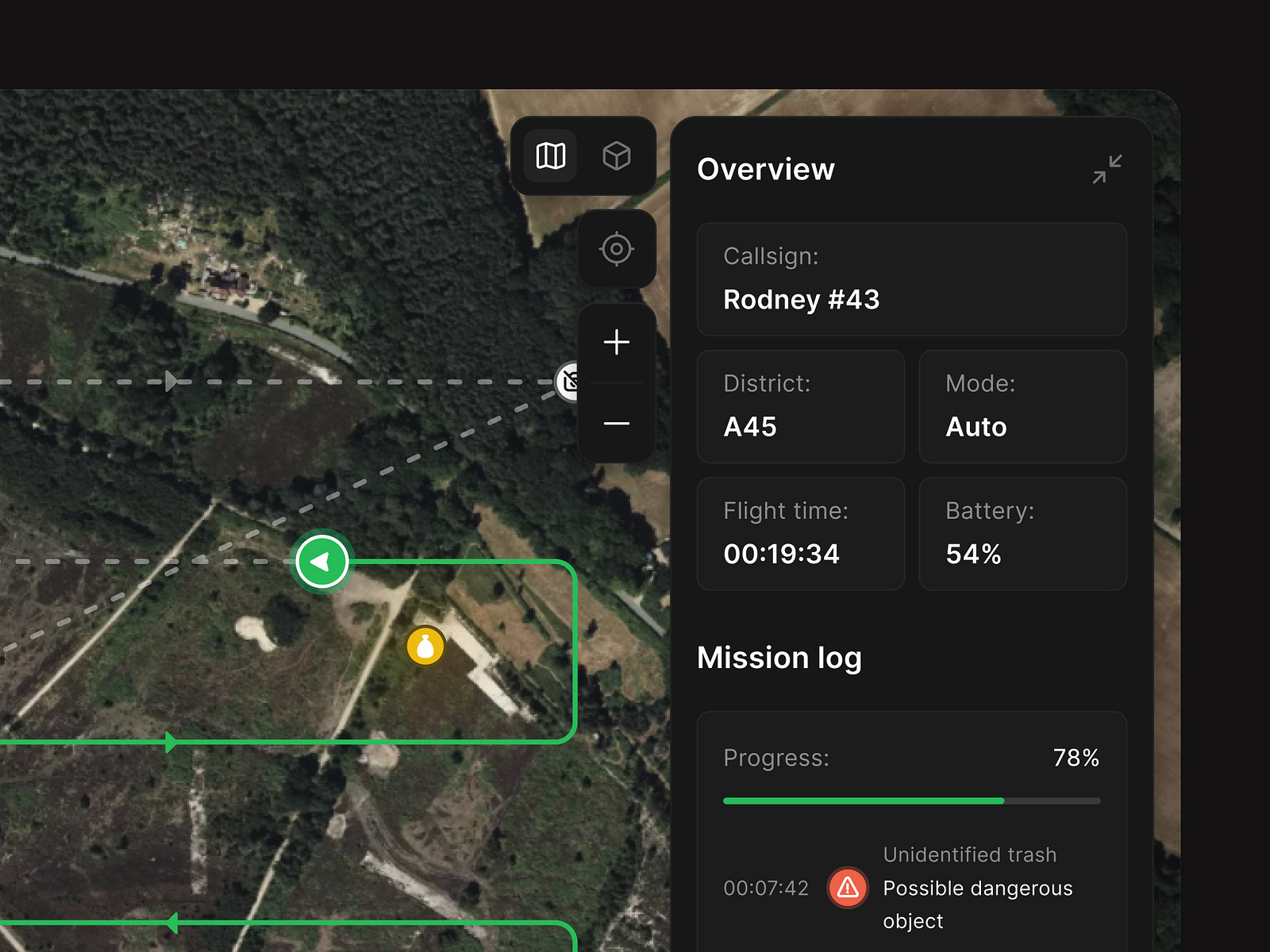This screenshot has width=1270, height=952.
Task: Collapse the Overview panel with the arrows icon
Action: click(1109, 169)
